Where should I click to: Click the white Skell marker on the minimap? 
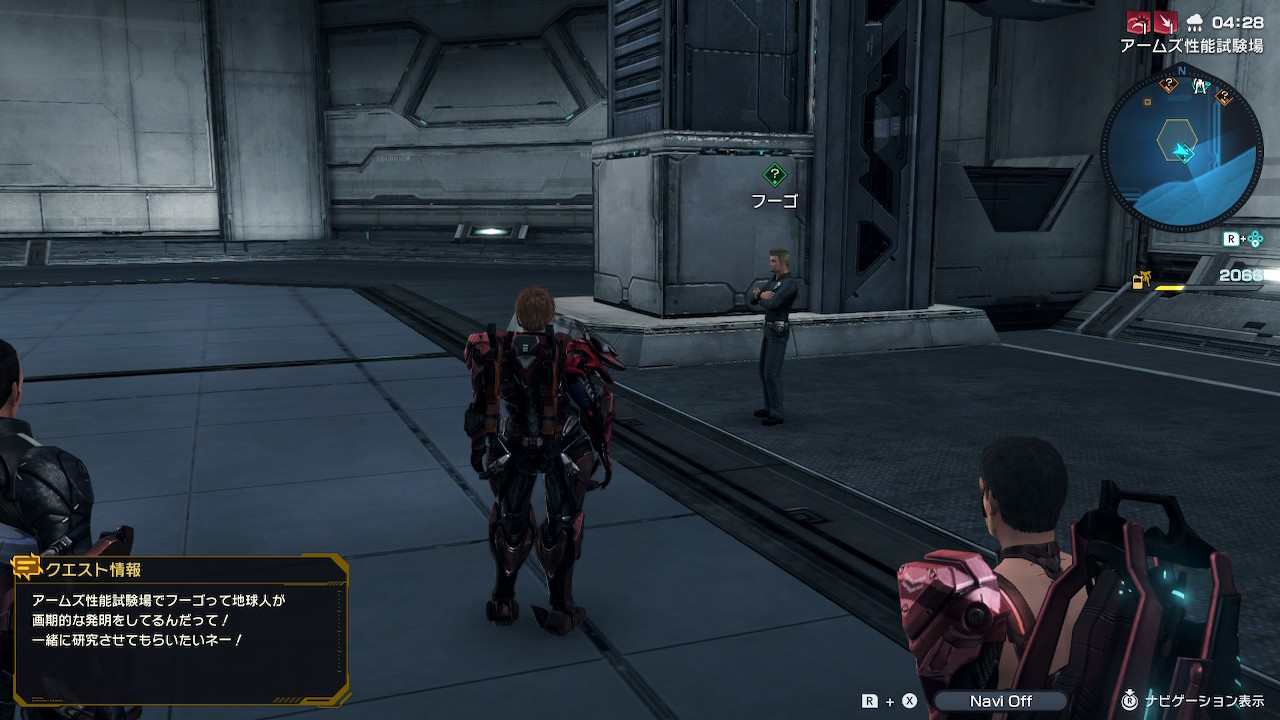tap(1201, 87)
